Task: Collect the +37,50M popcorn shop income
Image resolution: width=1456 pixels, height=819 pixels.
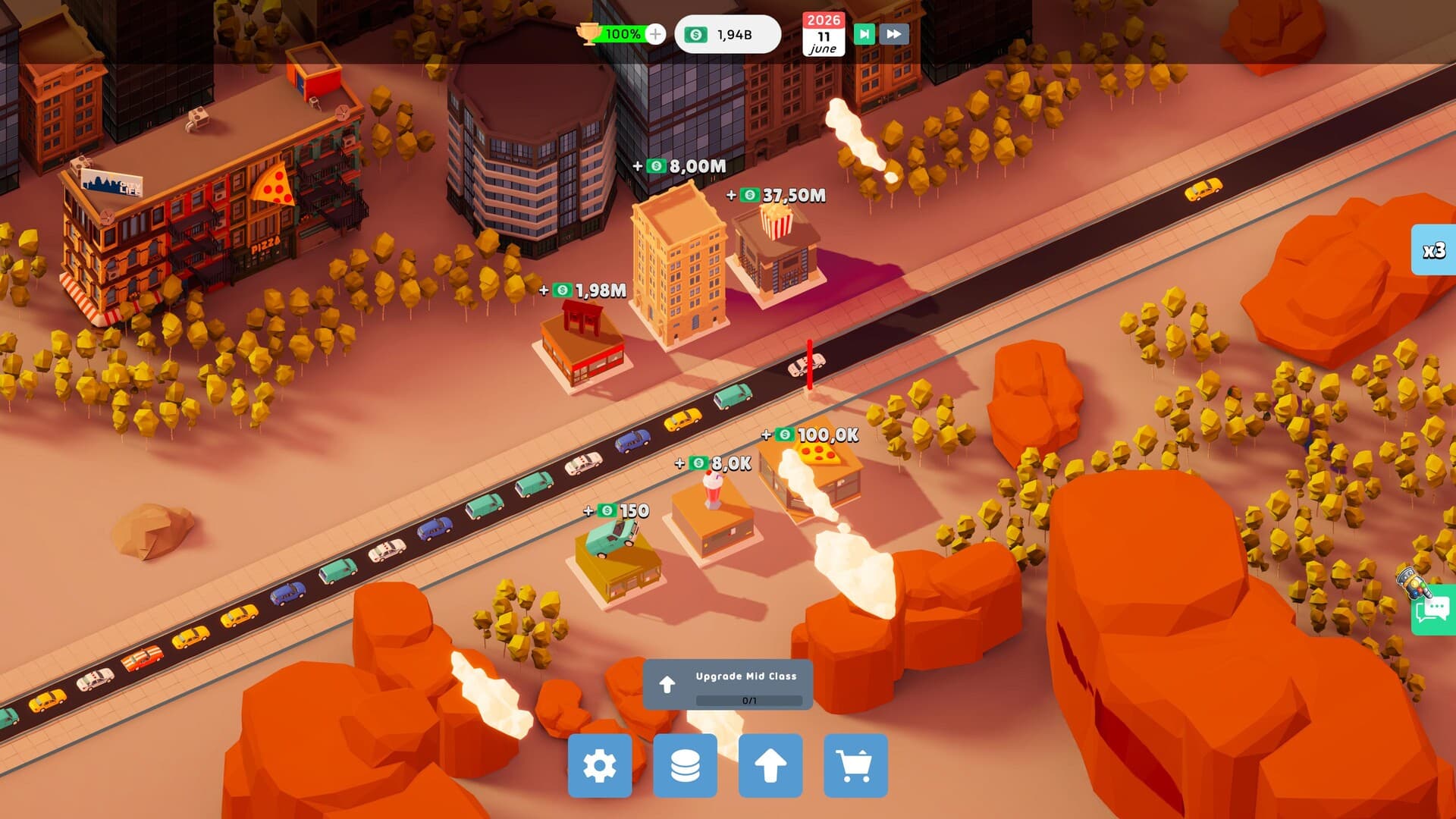Action: (x=775, y=196)
